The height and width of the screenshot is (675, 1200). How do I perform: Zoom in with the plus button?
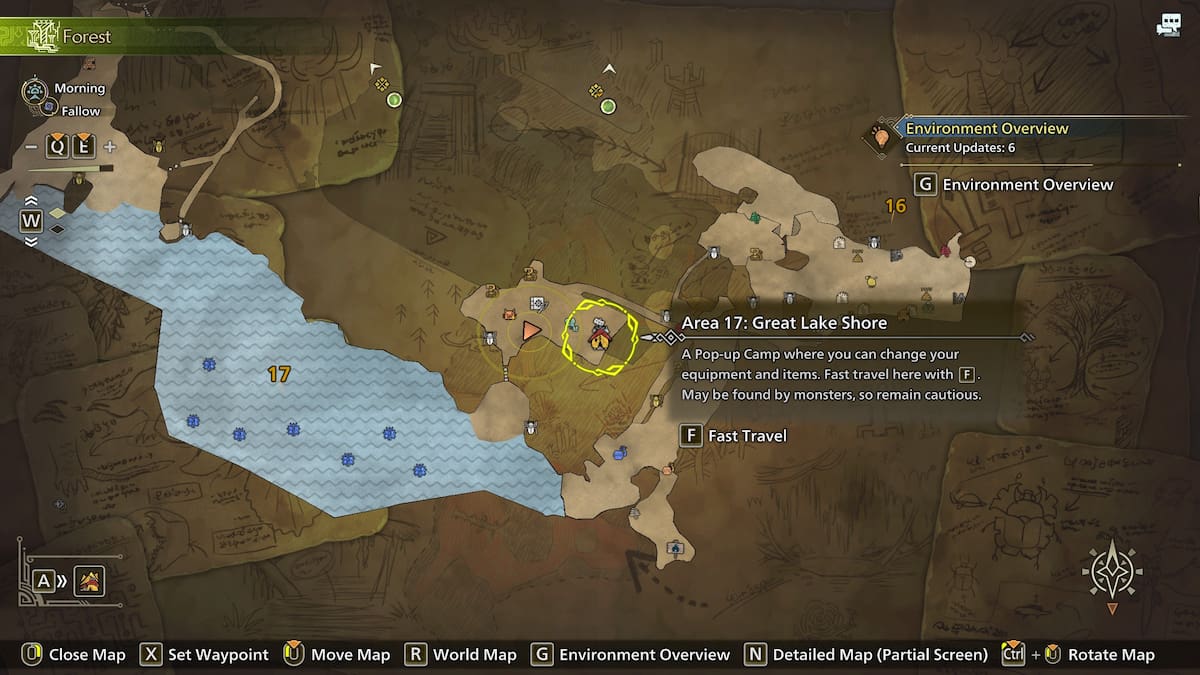tap(110, 147)
